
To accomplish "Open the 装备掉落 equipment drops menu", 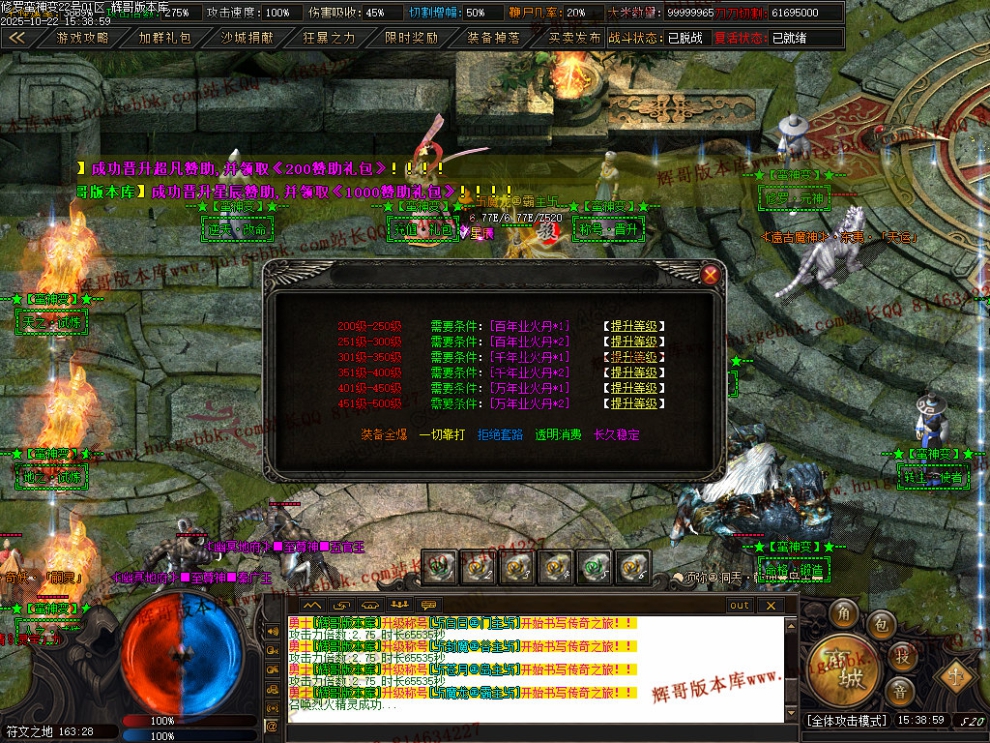I will tap(493, 38).
